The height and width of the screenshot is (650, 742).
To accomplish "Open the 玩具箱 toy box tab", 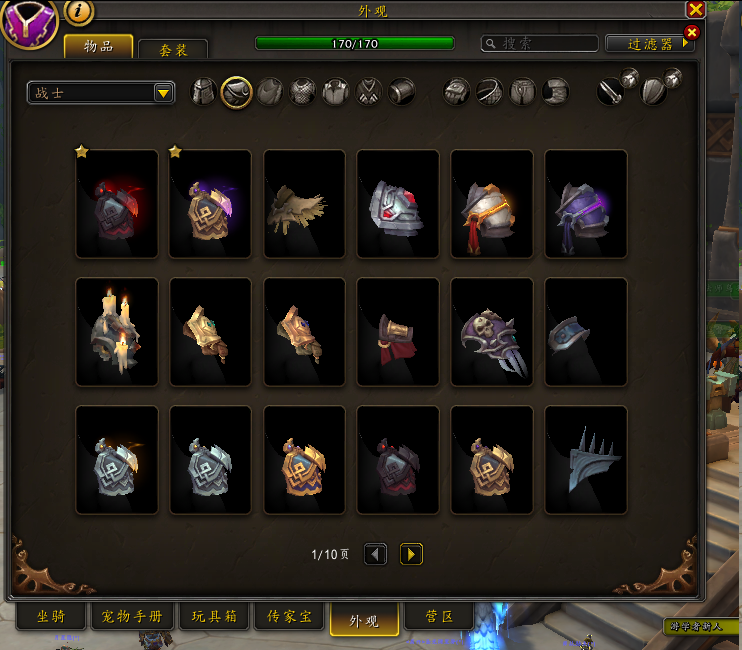I will (x=215, y=616).
